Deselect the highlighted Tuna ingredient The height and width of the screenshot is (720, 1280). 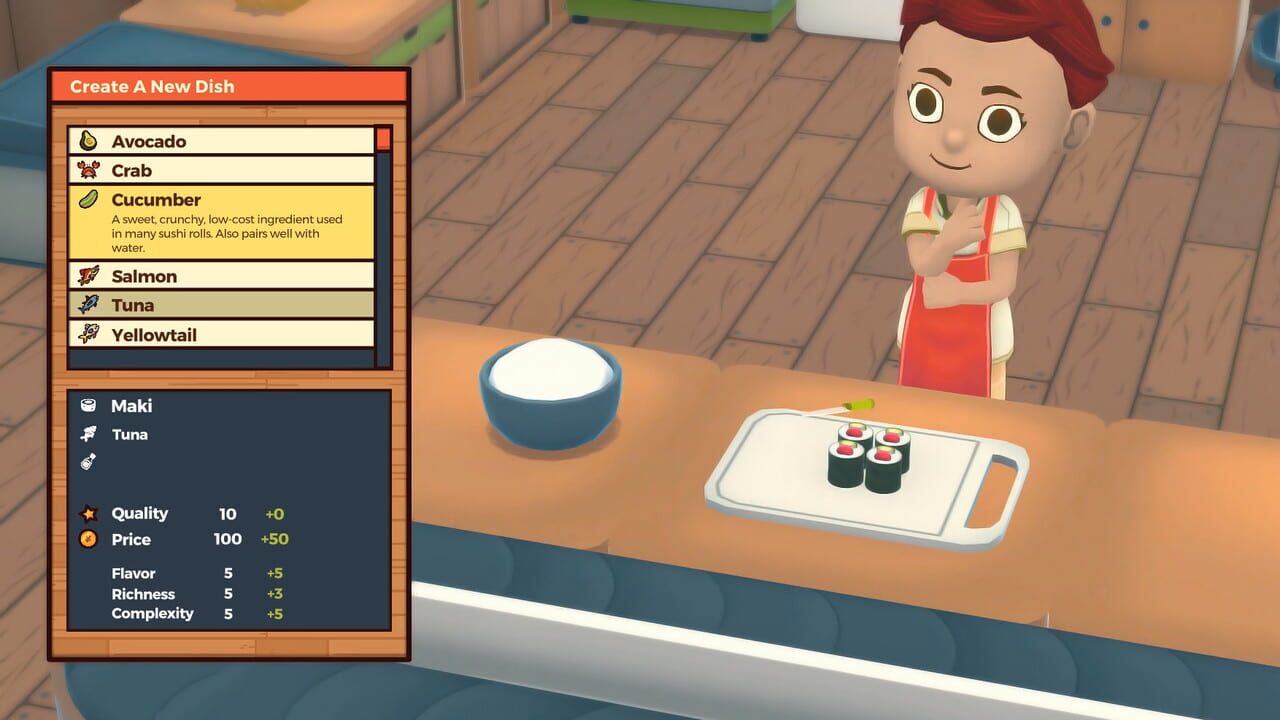pyautogui.click(x=220, y=305)
